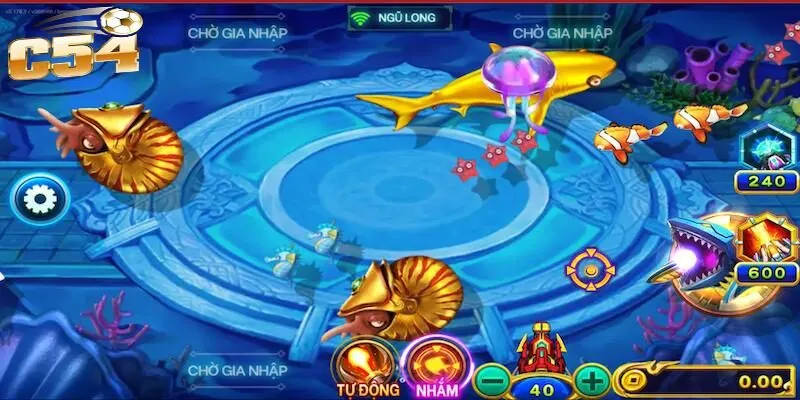Use the 240-cost skill icon
This screenshot has width=800, height=400.
click(x=765, y=150)
